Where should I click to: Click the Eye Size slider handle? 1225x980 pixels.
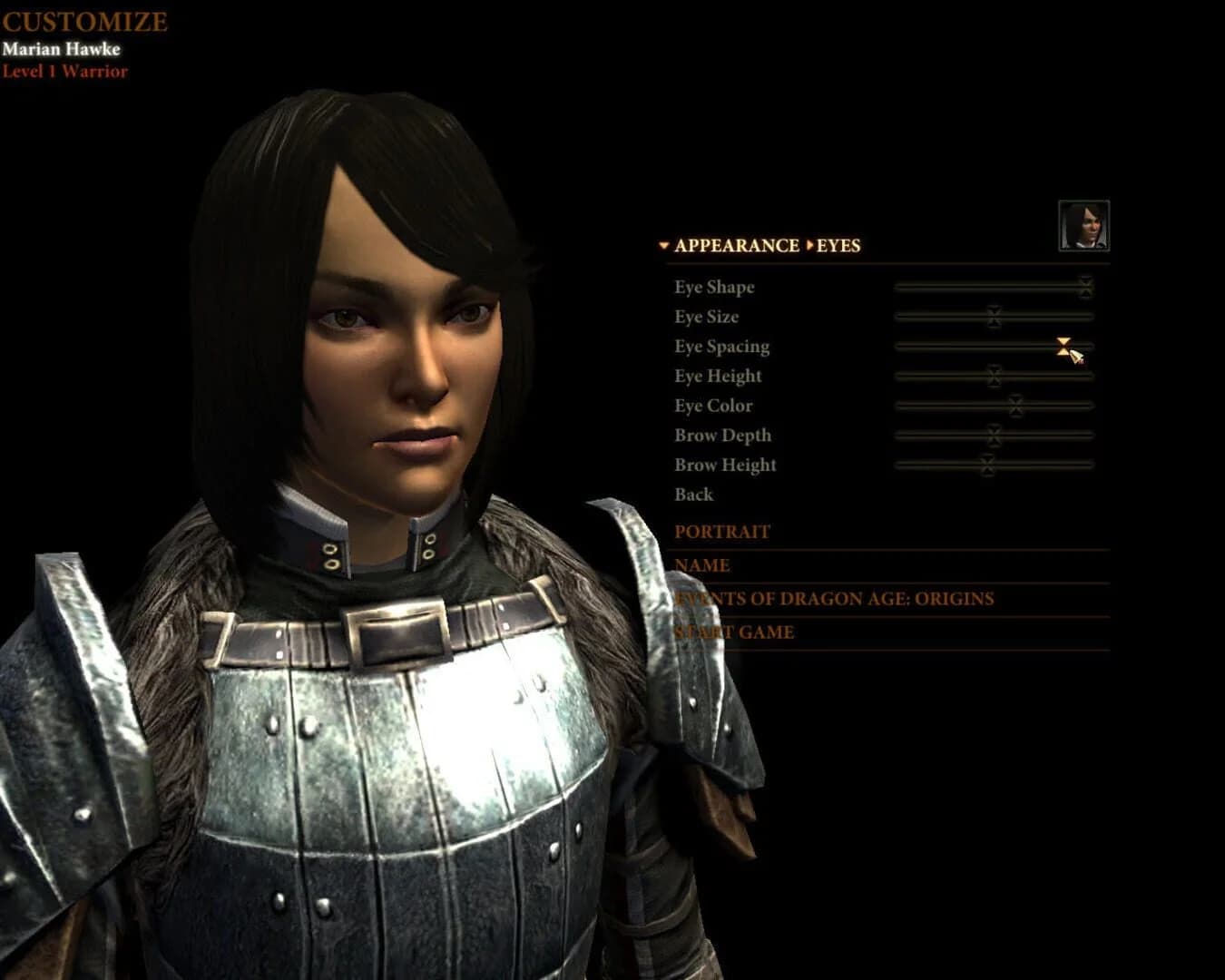[x=995, y=317]
